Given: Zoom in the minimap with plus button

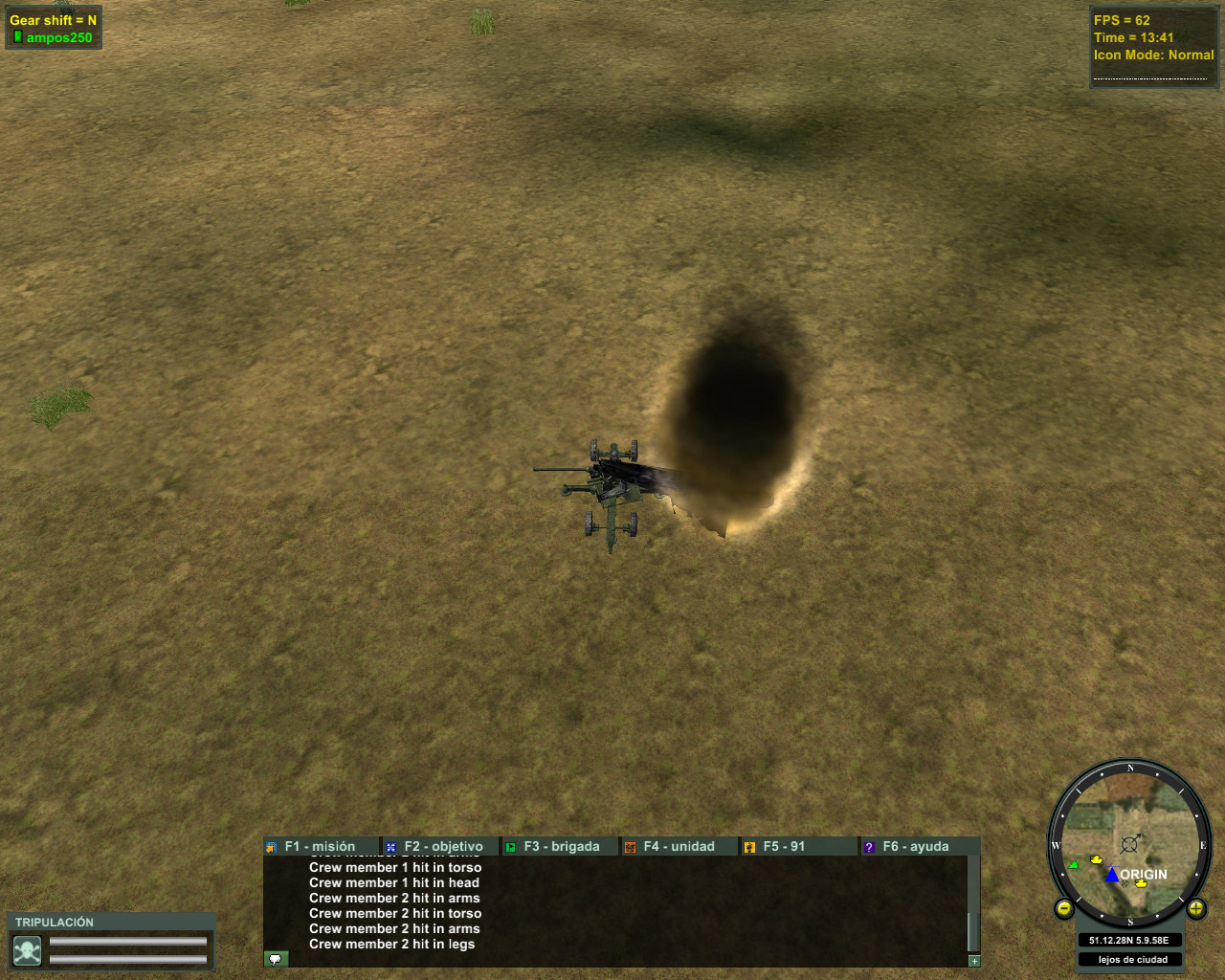Looking at the screenshot, I should pos(1196,908).
